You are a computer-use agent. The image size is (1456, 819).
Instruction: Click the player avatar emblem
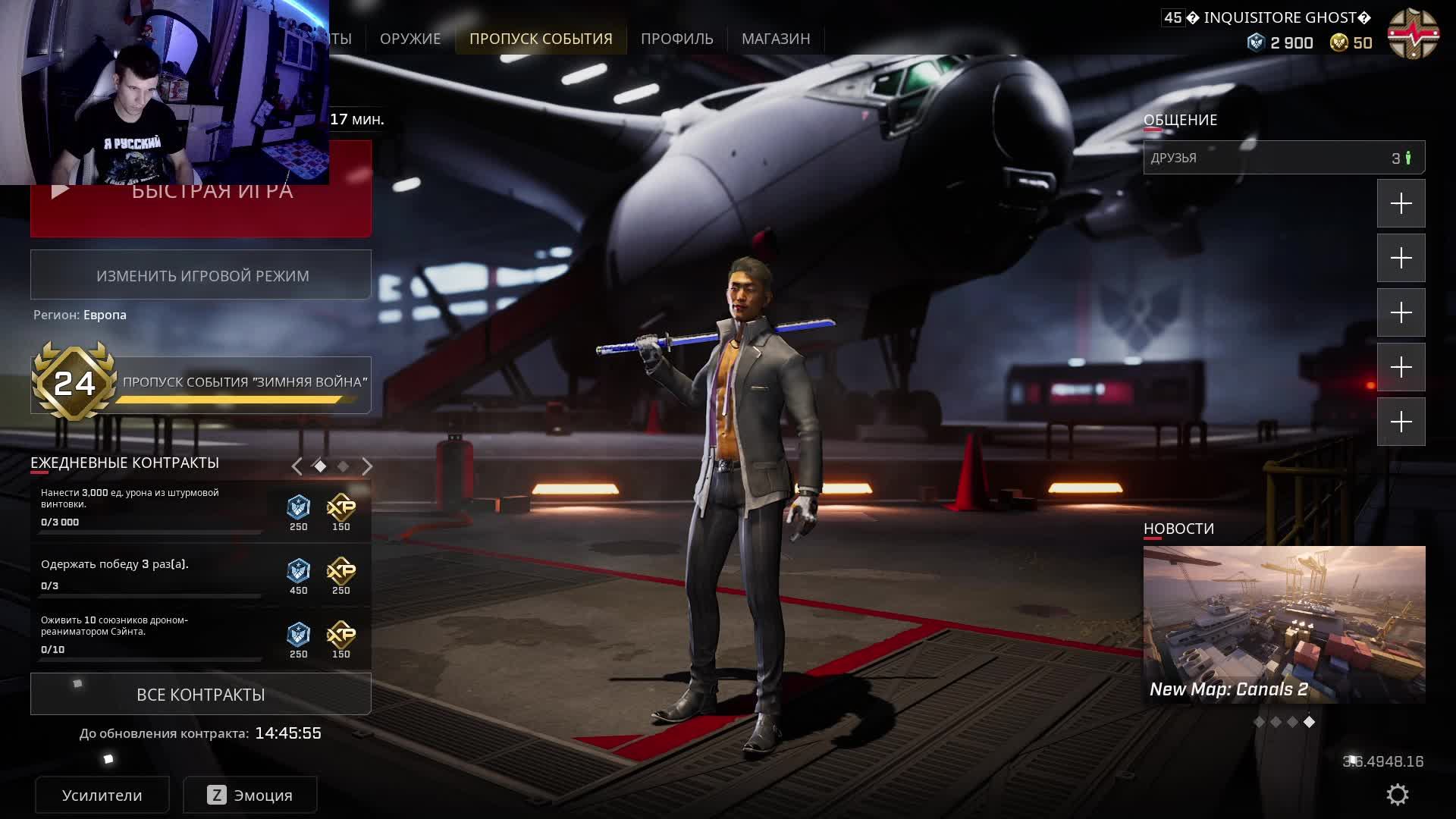pyautogui.click(x=1412, y=34)
